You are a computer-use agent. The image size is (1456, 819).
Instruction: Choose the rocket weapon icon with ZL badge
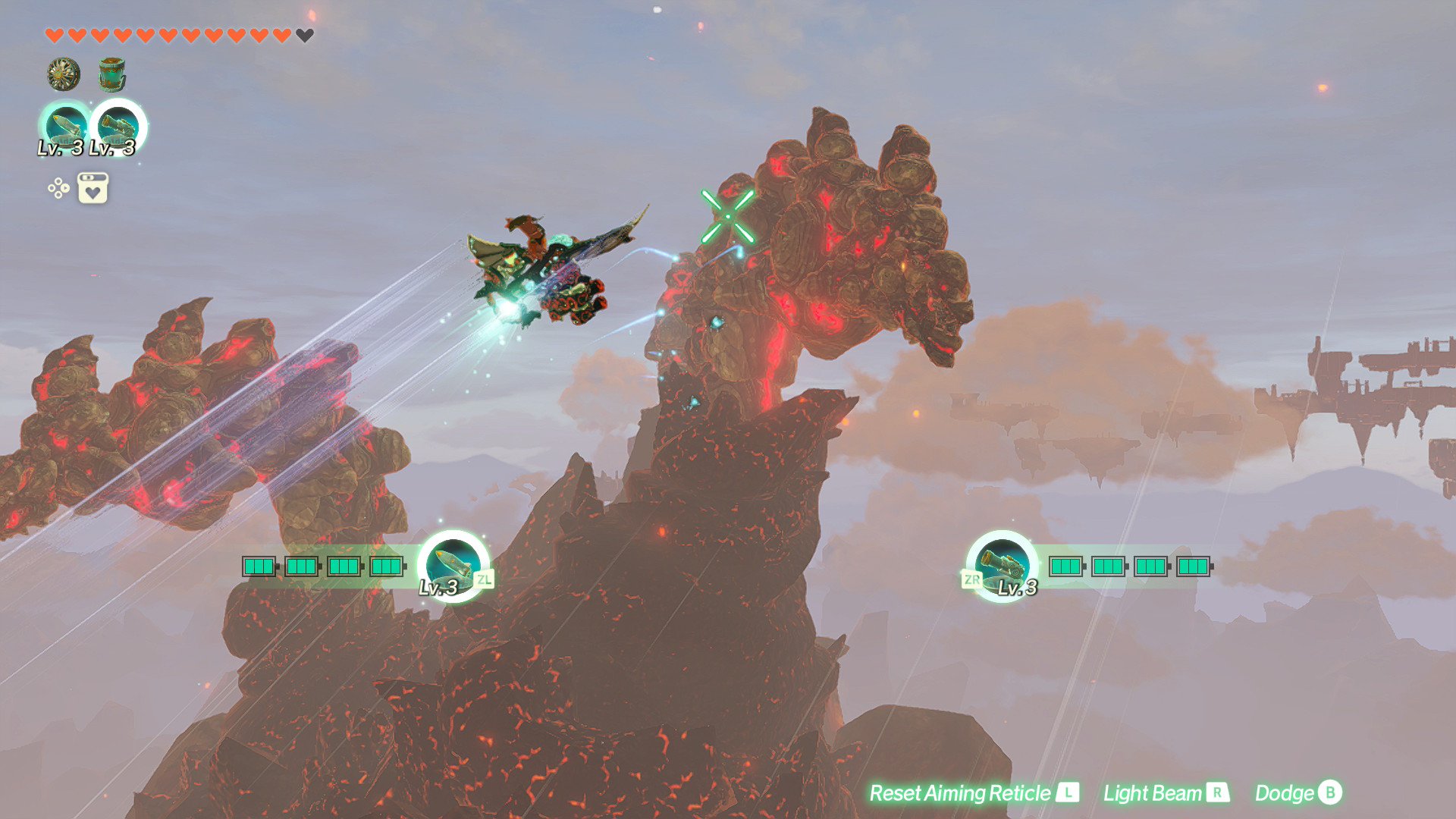(x=453, y=565)
